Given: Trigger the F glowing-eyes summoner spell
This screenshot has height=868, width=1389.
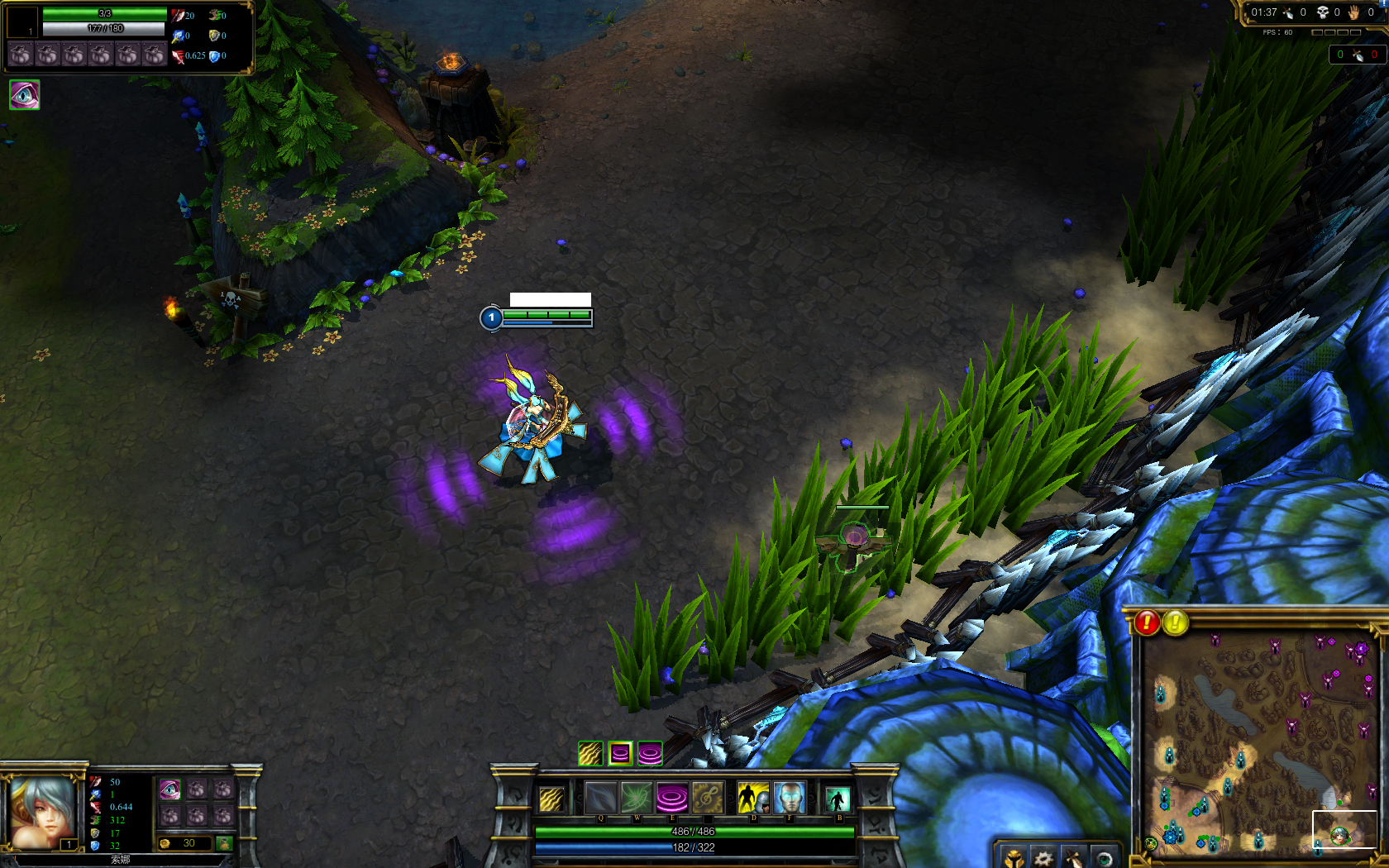Looking at the screenshot, I should click(x=790, y=799).
